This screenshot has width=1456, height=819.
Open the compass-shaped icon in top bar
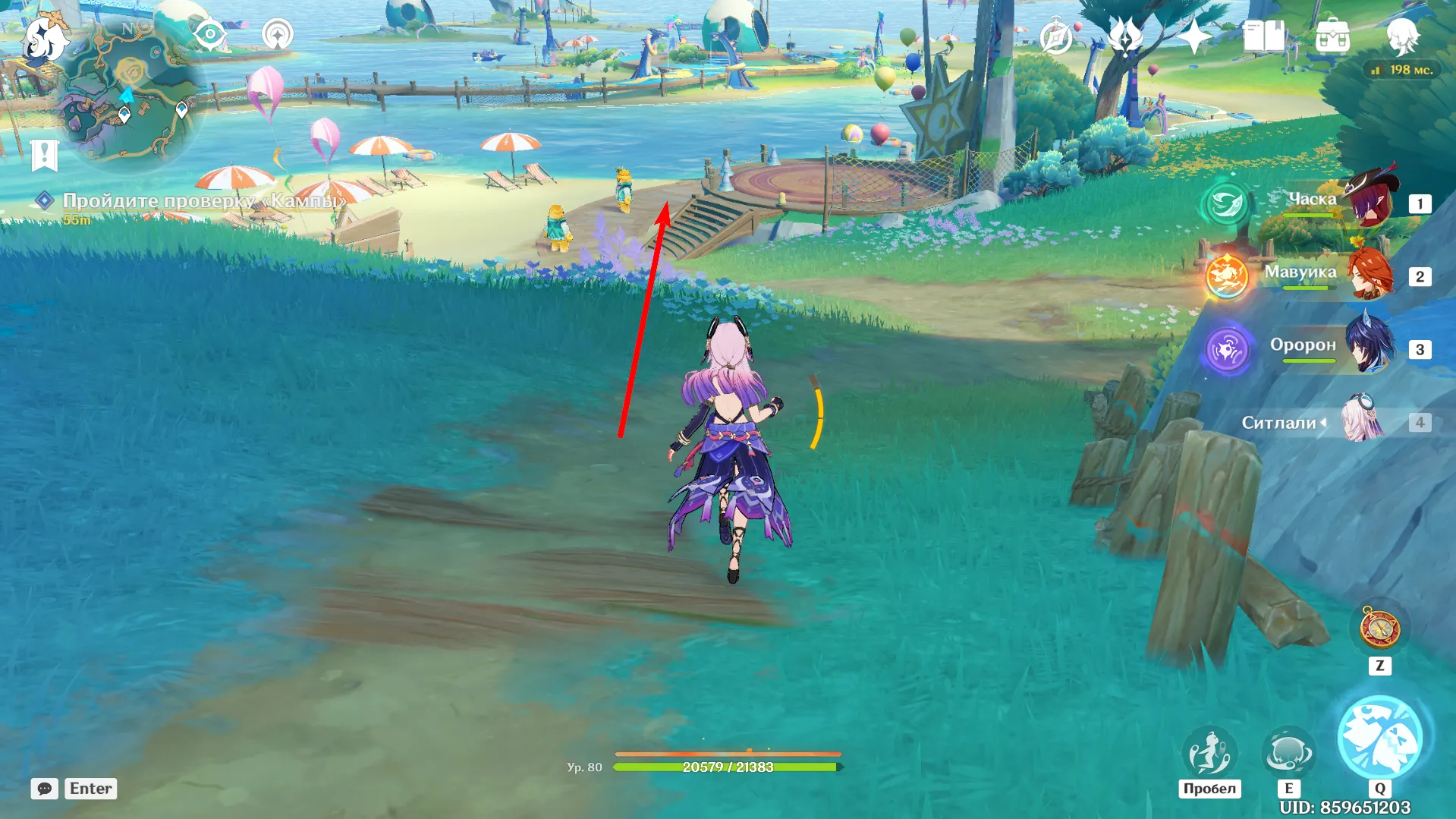click(x=1056, y=36)
